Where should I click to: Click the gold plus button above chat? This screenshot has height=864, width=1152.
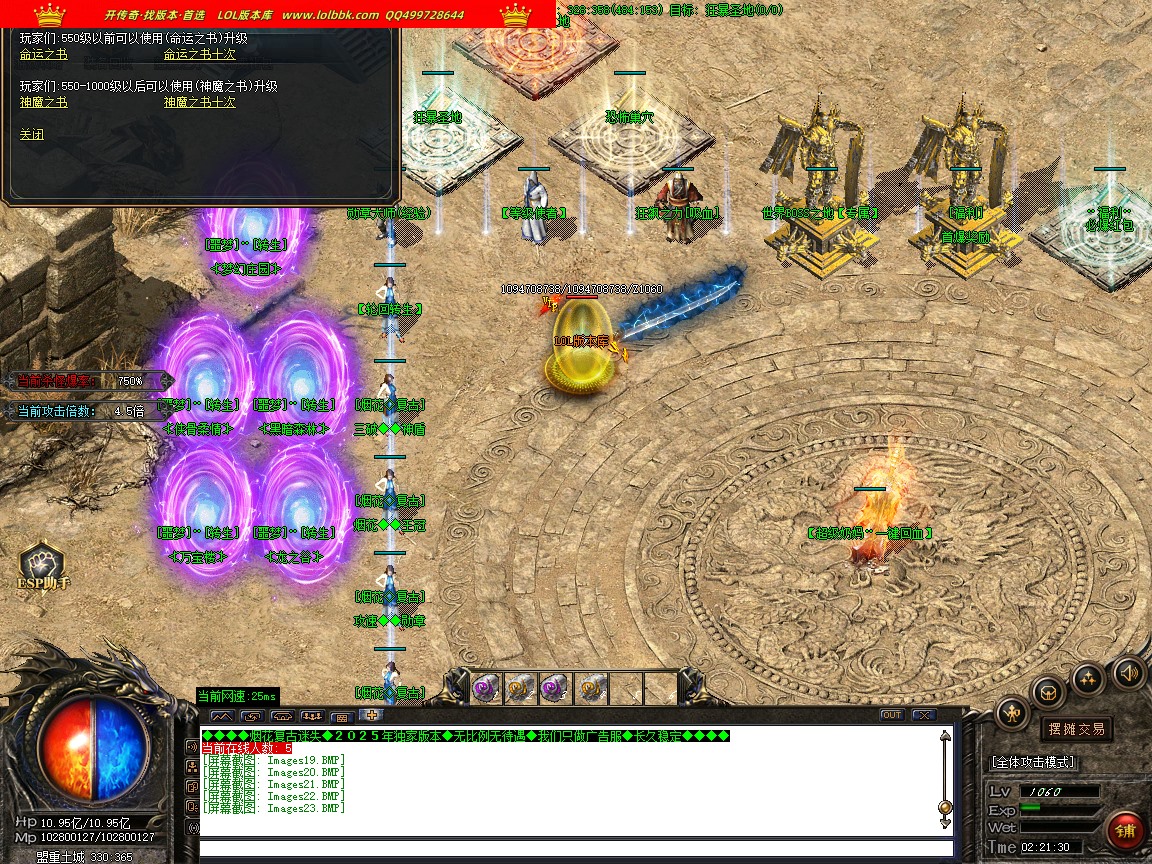[x=371, y=715]
